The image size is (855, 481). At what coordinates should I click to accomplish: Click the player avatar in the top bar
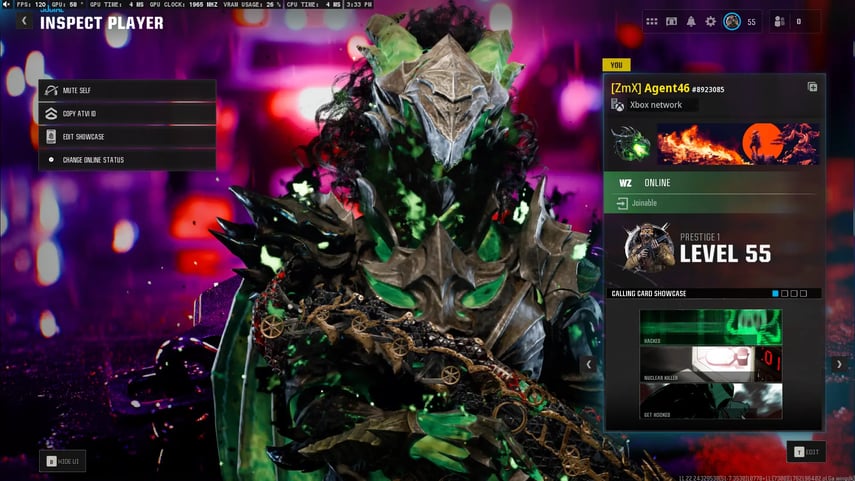732,21
